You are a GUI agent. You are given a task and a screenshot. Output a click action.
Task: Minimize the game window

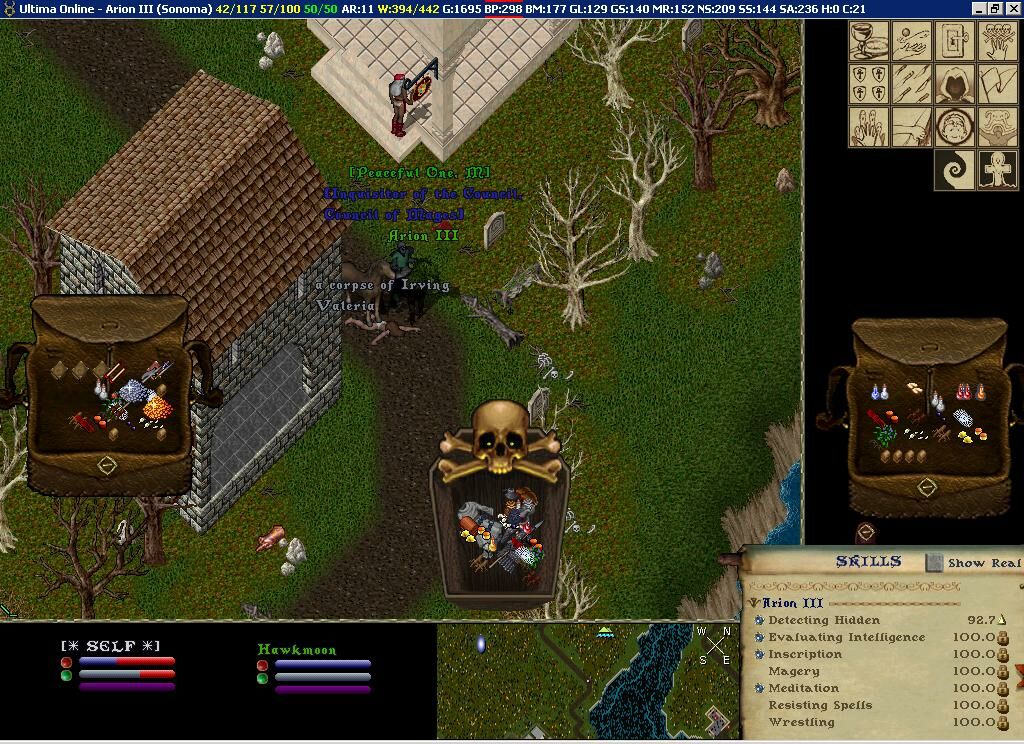point(979,8)
